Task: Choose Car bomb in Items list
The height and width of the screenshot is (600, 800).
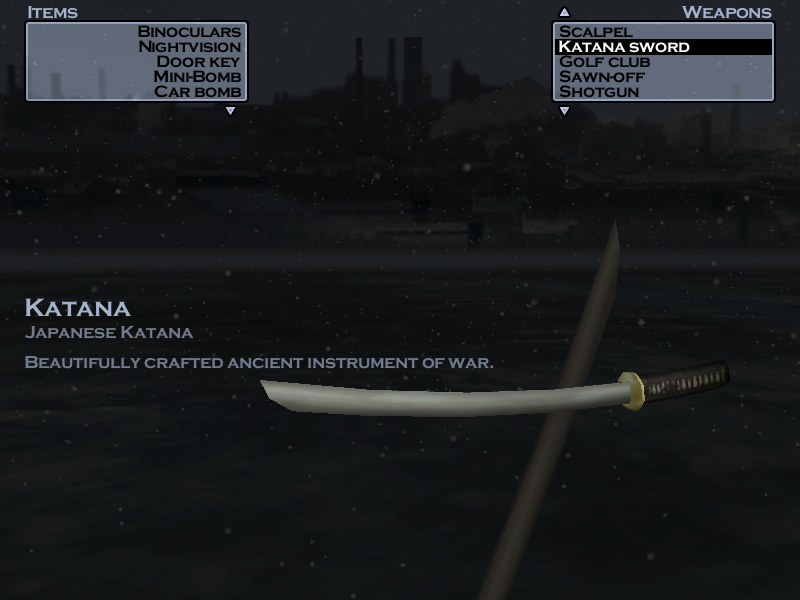Action: [197, 92]
